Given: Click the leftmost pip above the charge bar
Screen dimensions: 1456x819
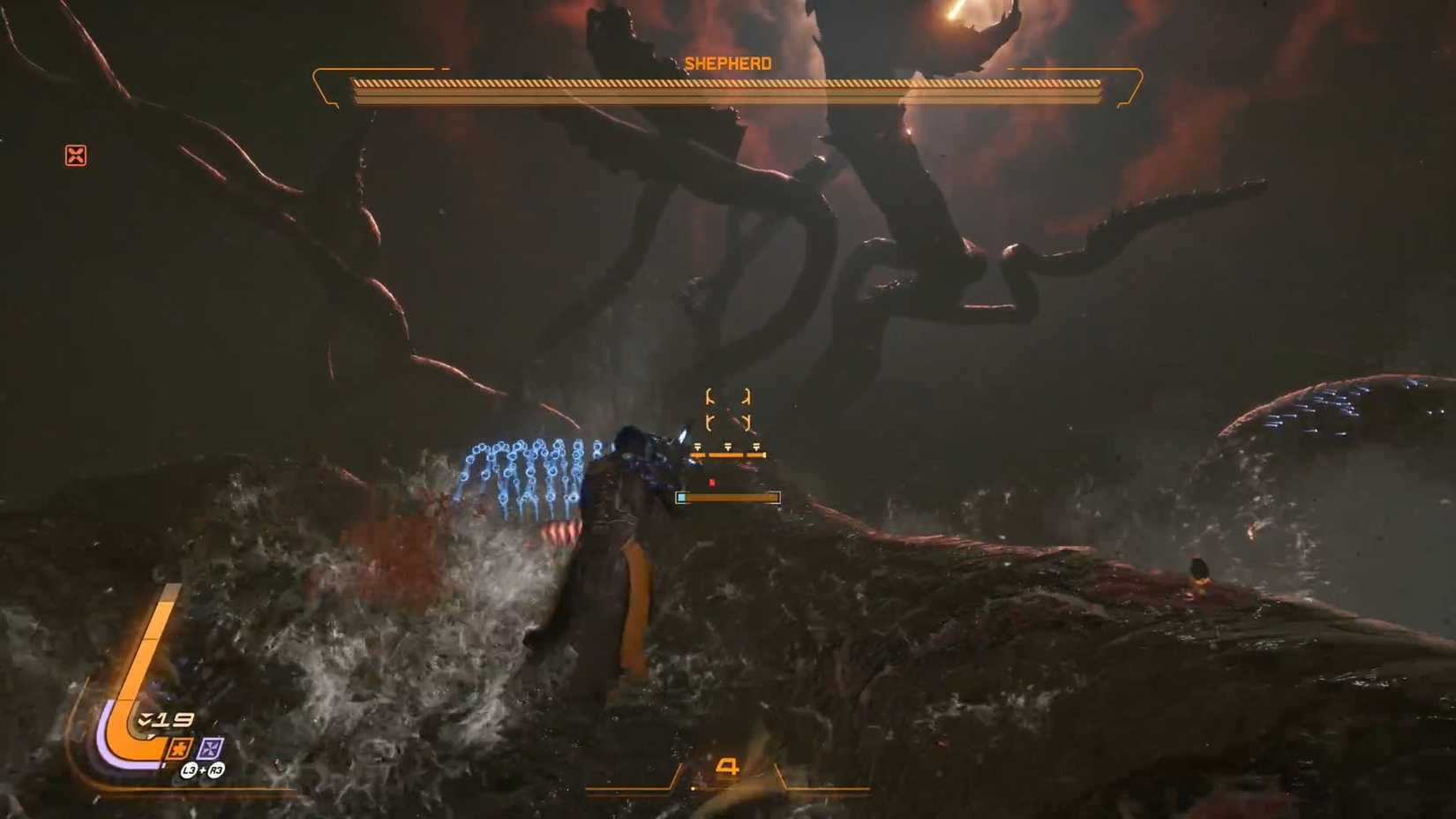Looking at the screenshot, I should pyautogui.click(x=698, y=447).
